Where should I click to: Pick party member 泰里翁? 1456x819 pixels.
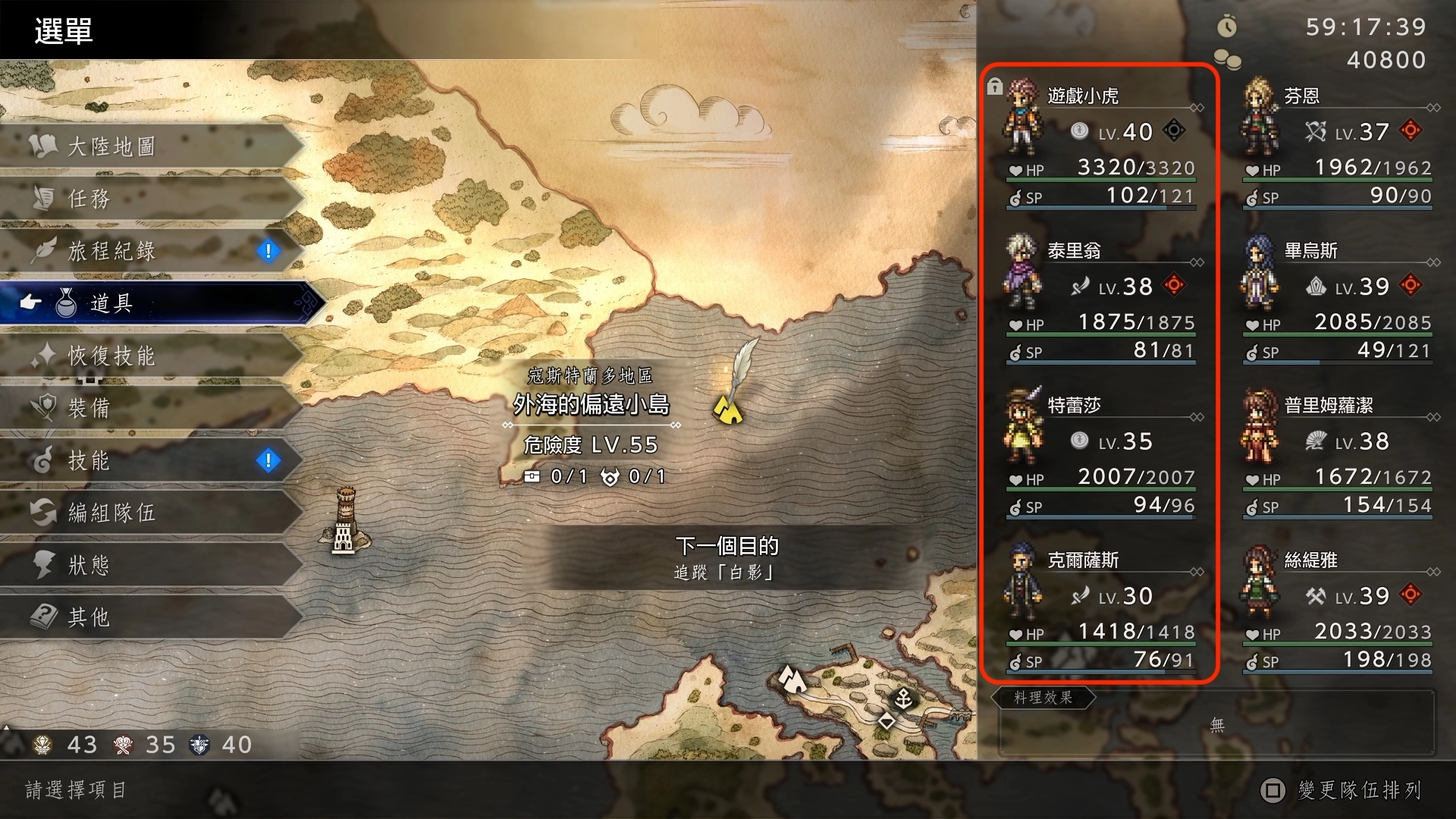pyautogui.click(x=1101, y=299)
